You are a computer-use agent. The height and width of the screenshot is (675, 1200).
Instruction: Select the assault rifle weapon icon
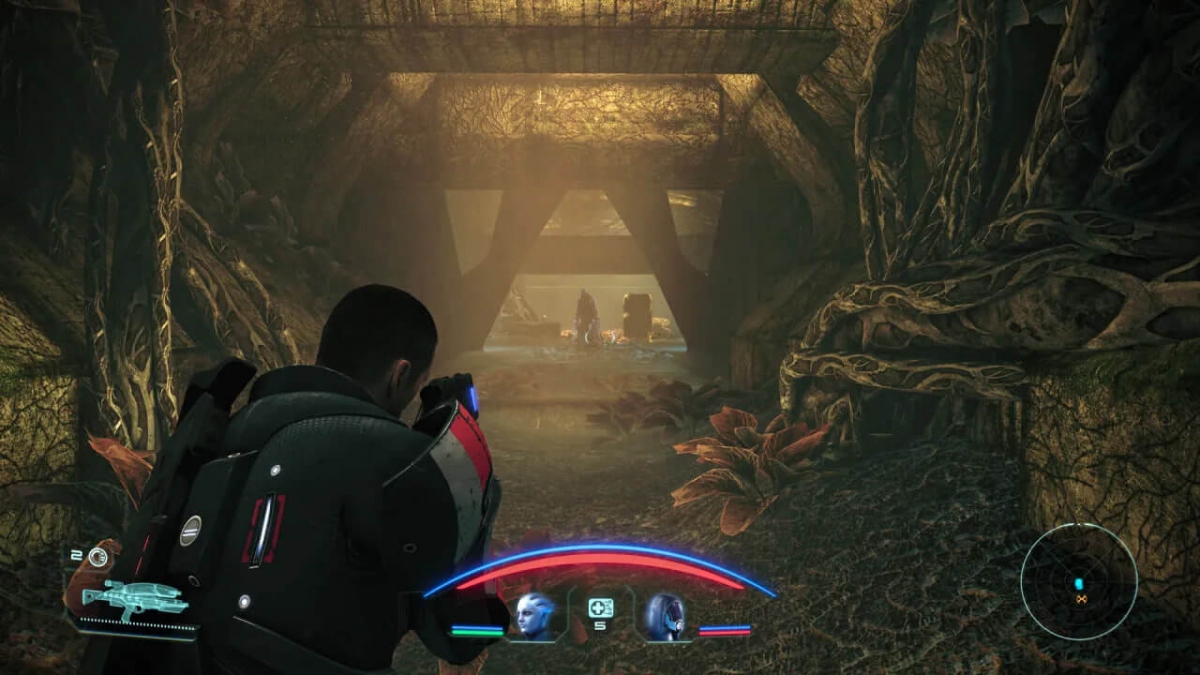point(134,599)
